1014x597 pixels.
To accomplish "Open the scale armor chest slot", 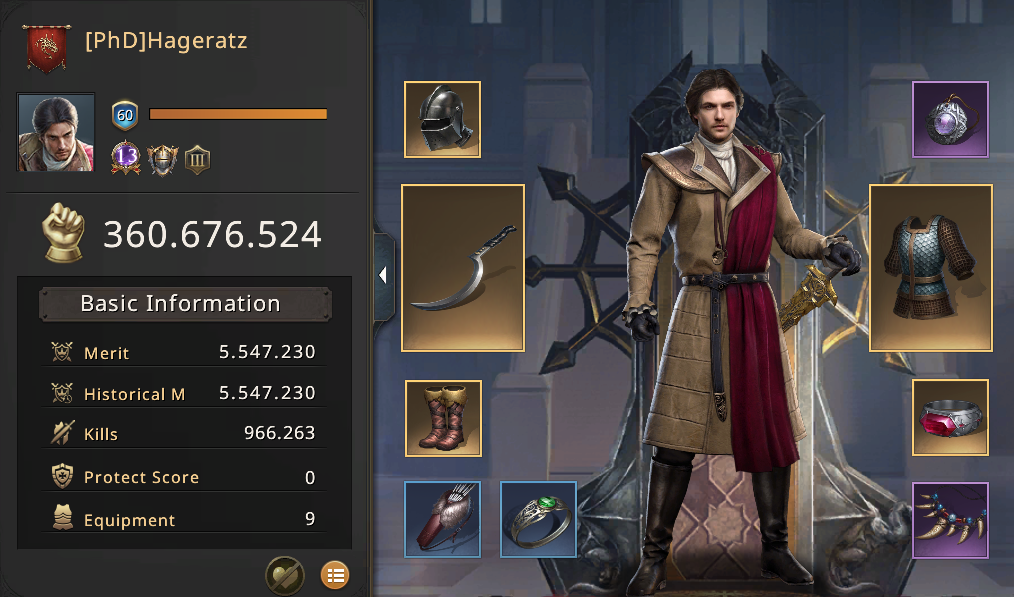I will [x=931, y=267].
